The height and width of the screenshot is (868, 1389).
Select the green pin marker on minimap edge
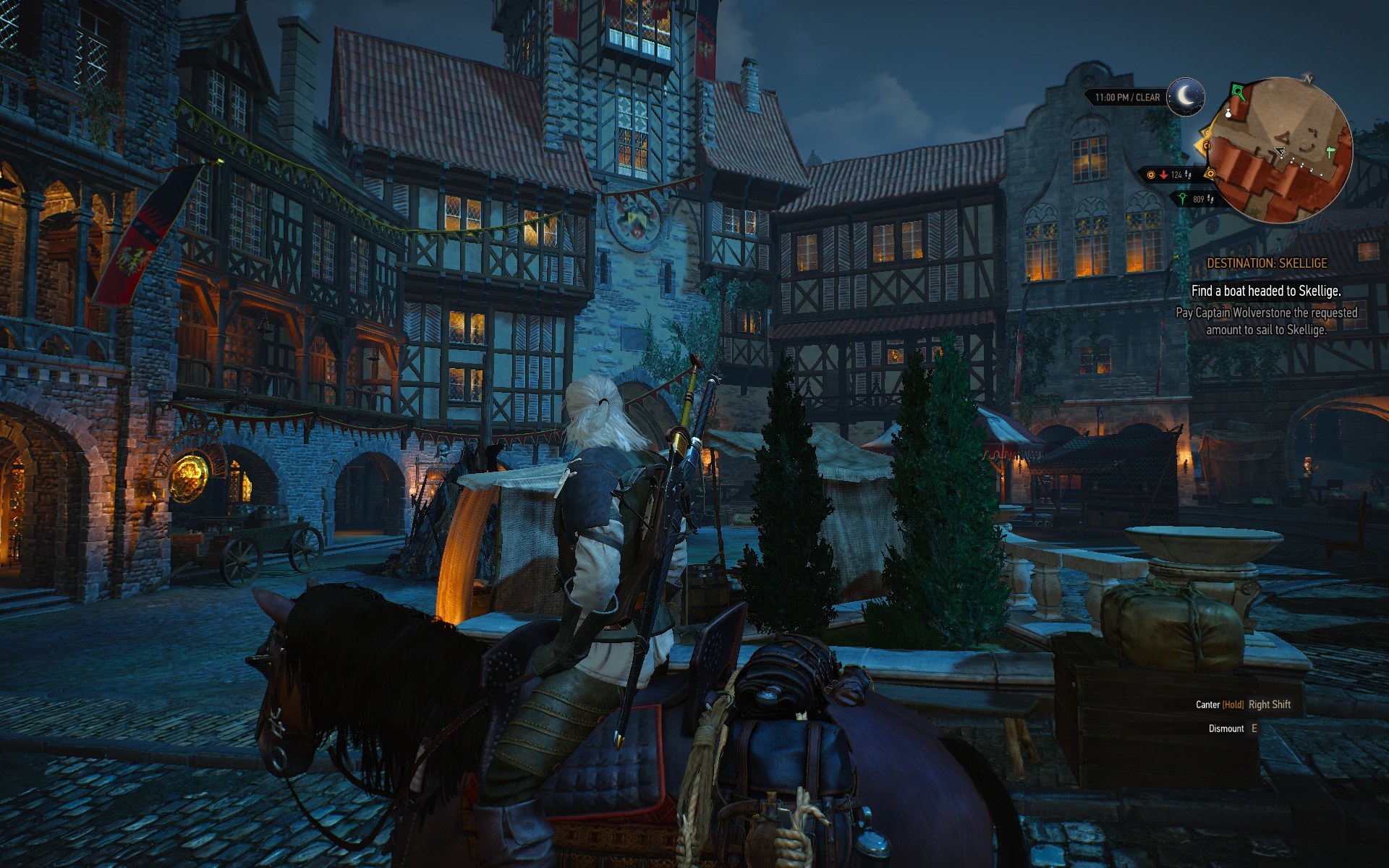pos(1238,92)
